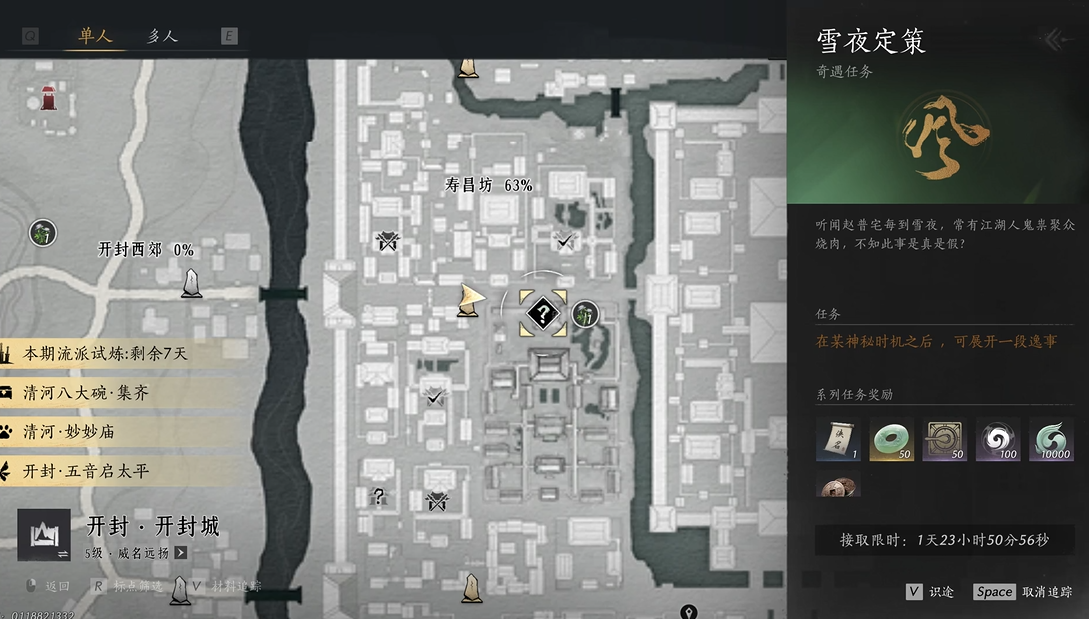Select the red shrine marker on the map
The width and height of the screenshot is (1089, 619).
[x=48, y=97]
